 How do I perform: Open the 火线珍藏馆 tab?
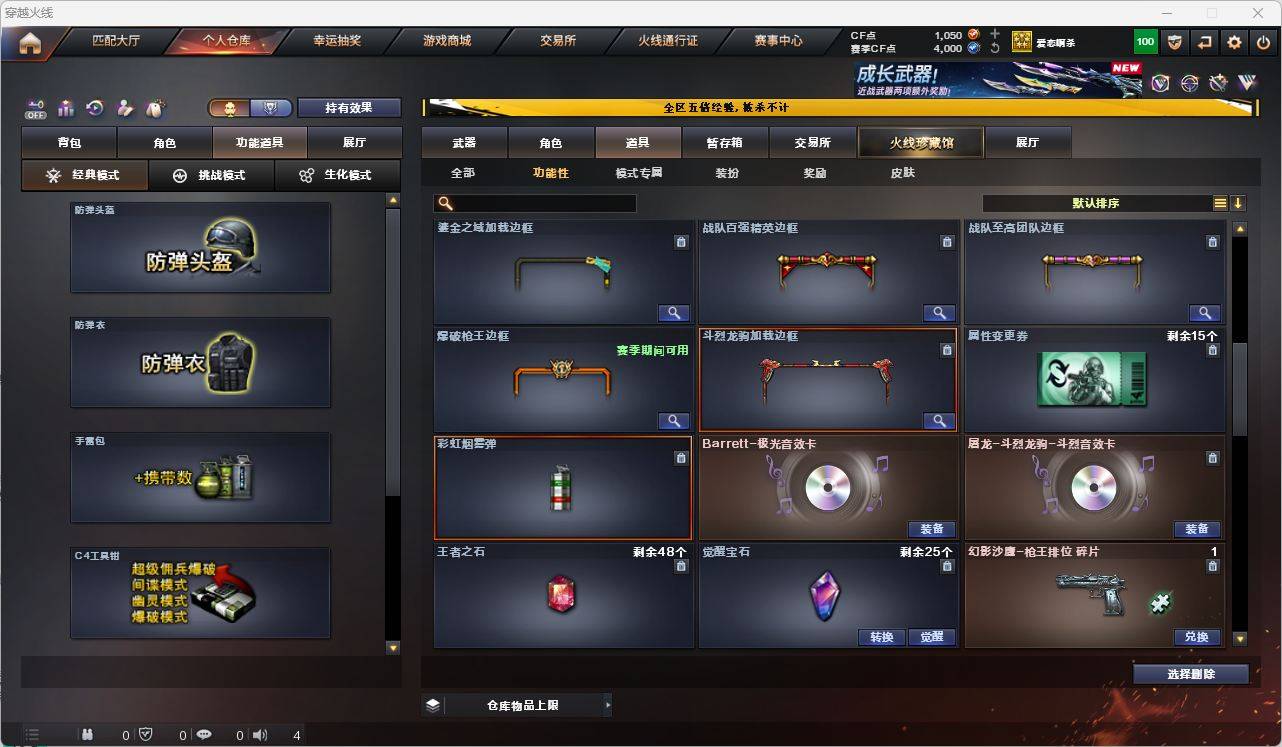point(920,142)
